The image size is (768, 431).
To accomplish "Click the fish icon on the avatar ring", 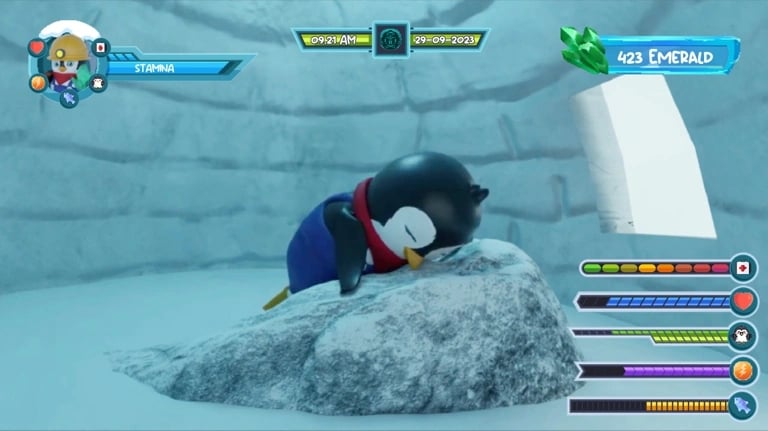I will coord(68,99).
